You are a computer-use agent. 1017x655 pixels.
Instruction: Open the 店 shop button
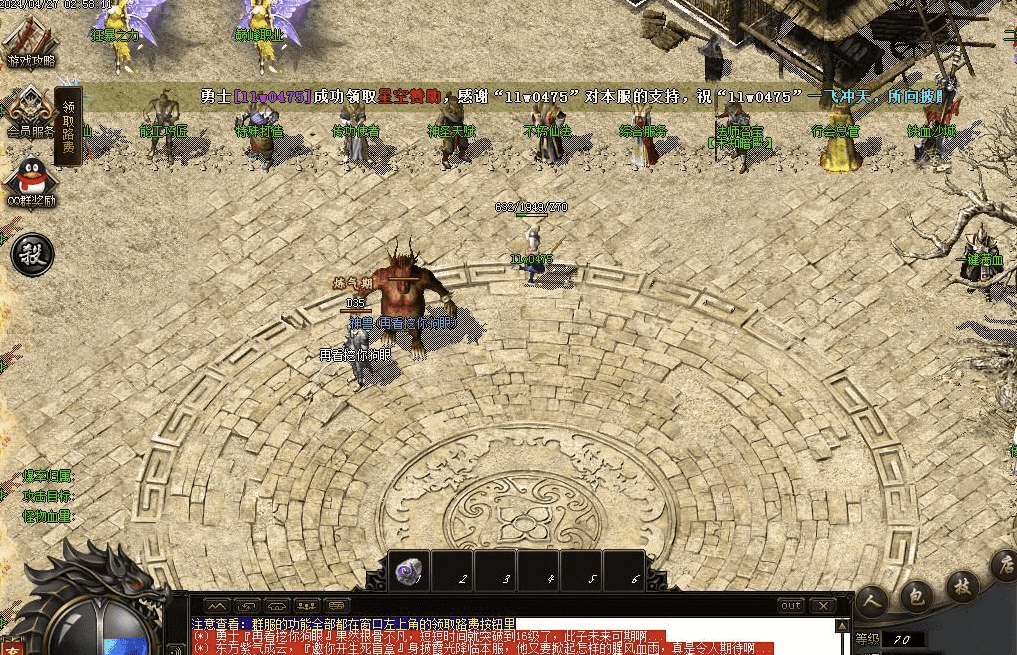1003,567
